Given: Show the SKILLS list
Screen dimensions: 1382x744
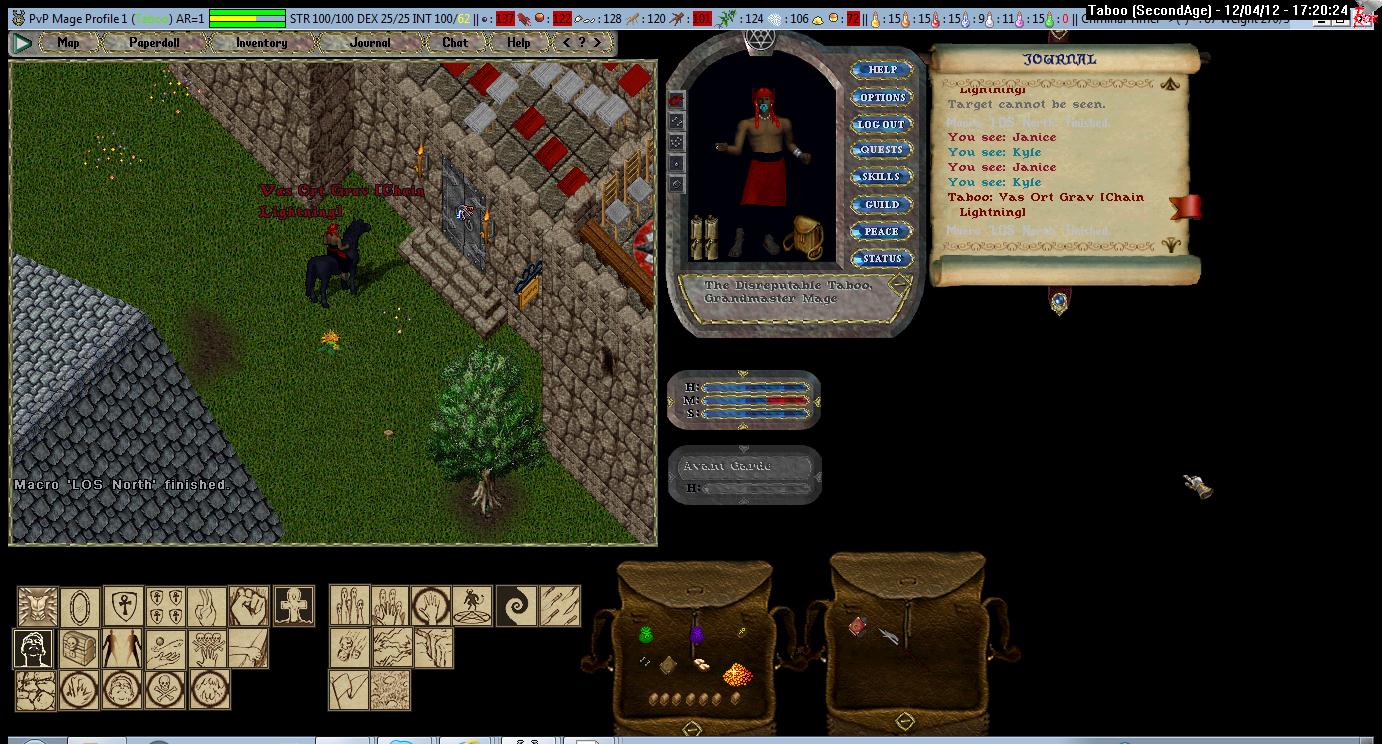Looking at the screenshot, I should [881, 177].
